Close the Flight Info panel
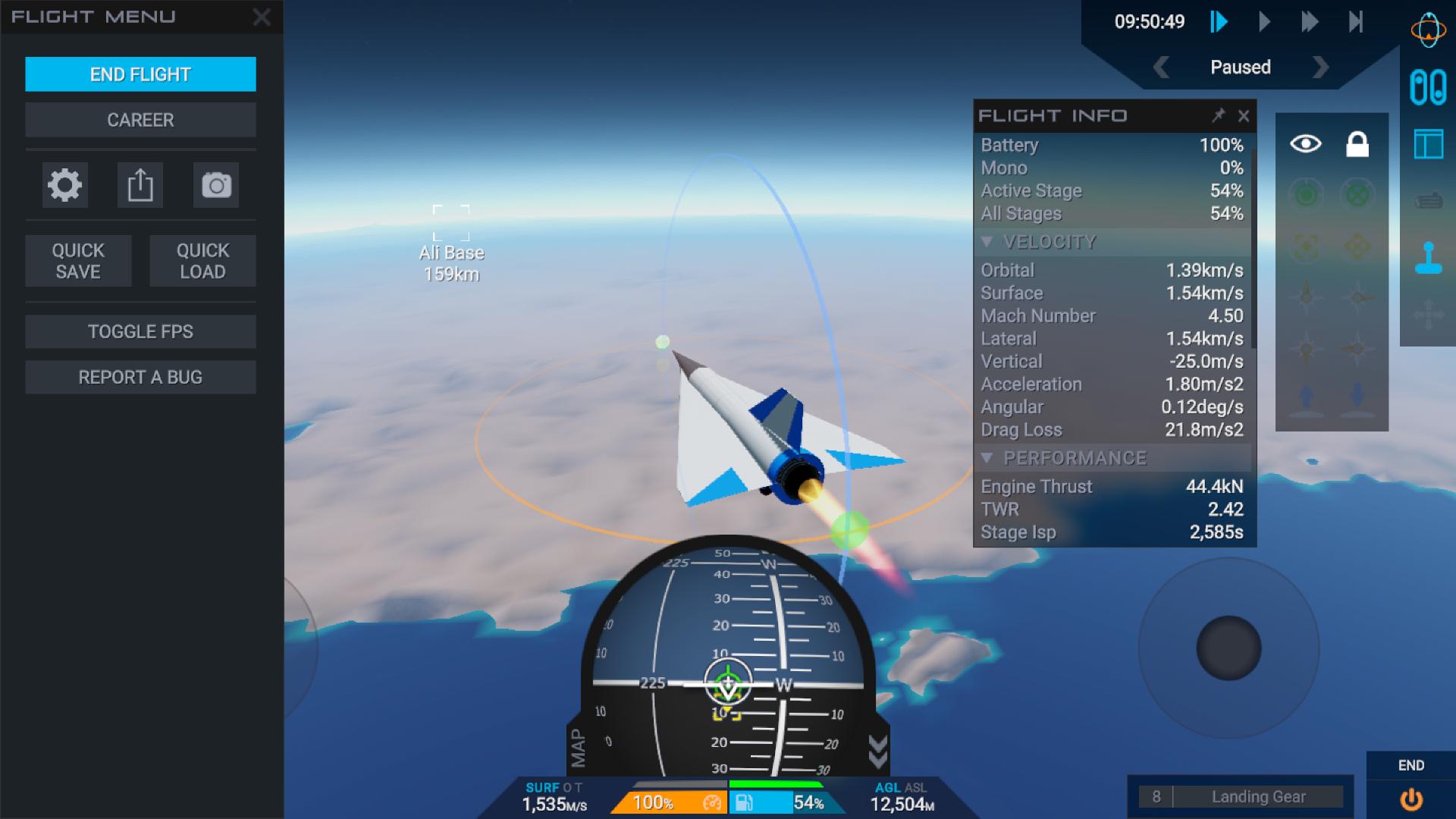Screen dimensions: 1456x819 (x=1244, y=116)
